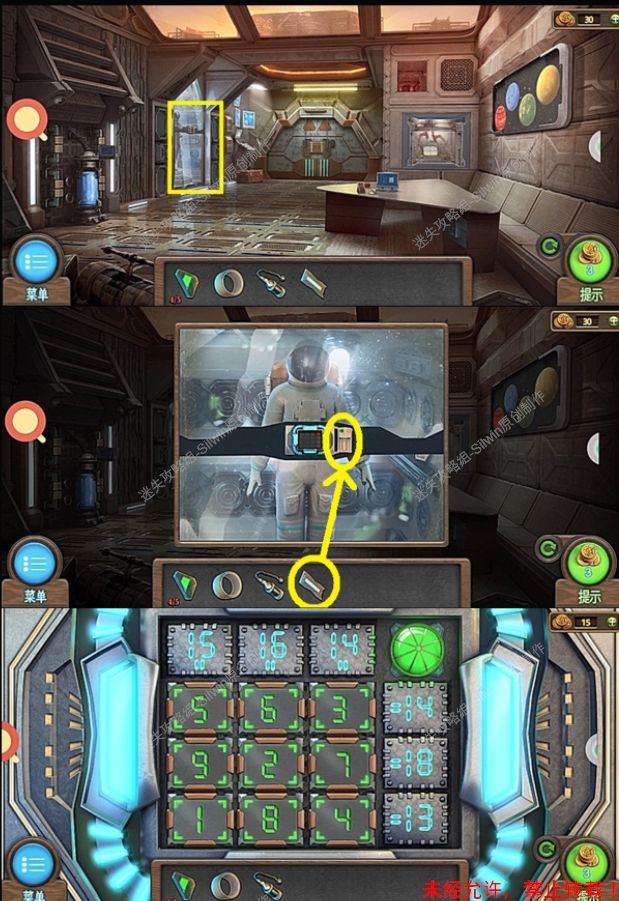Viewport: 619px width, 901px height.
Task: Select the number 1 tile
Action: click(x=198, y=820)
